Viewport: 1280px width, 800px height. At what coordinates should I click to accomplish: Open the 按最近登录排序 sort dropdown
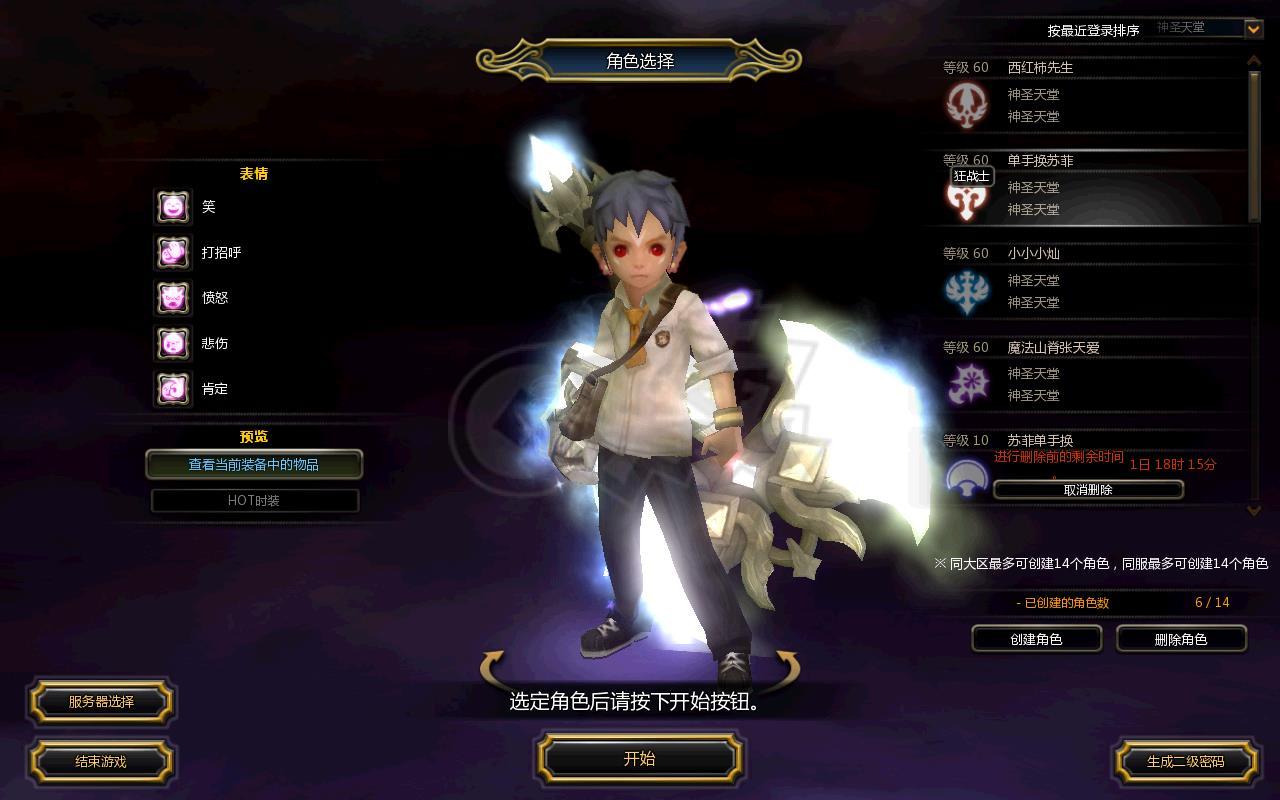tap(1253, 29)
